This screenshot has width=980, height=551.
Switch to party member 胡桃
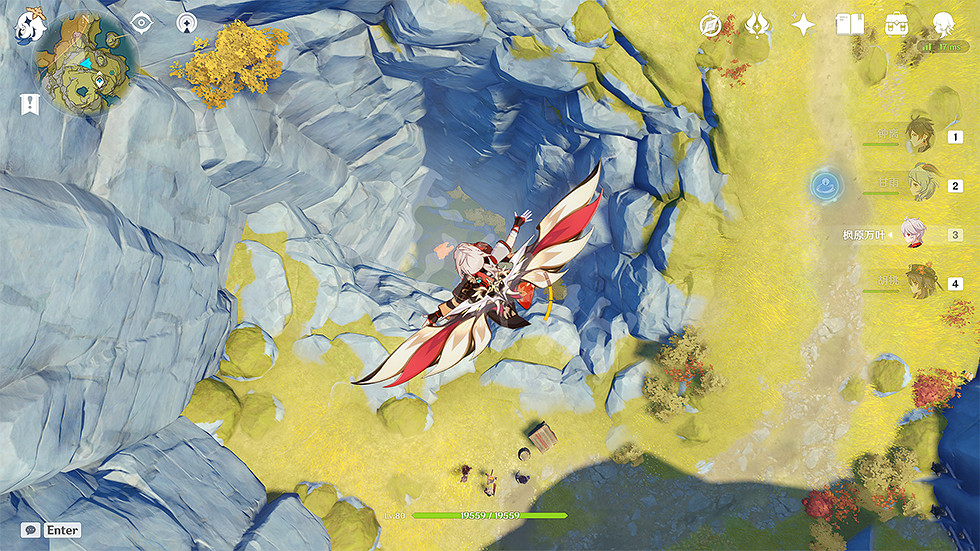click(920, 283)
